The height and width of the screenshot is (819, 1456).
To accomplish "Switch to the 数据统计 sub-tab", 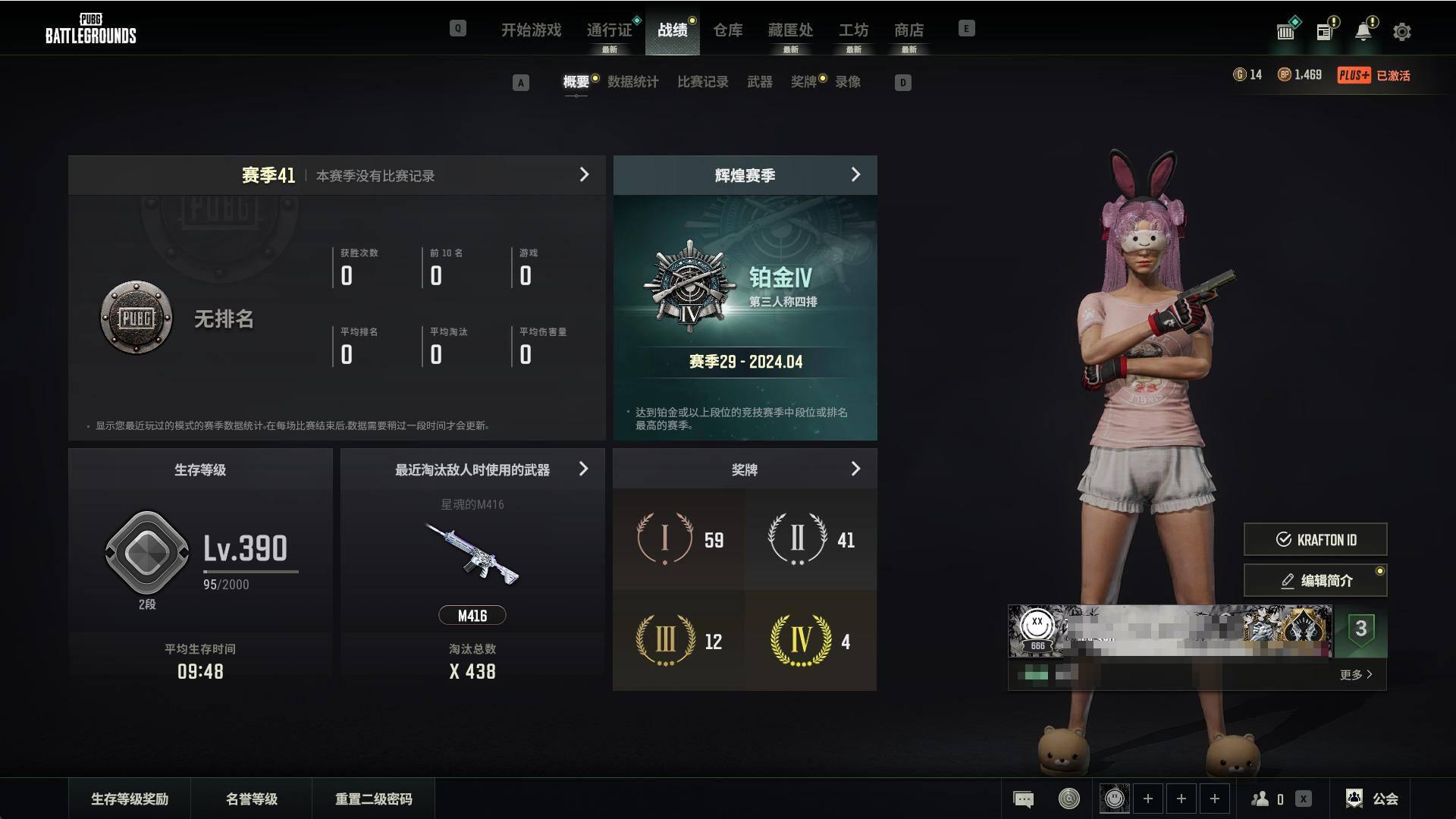I will tap(632, 82).
